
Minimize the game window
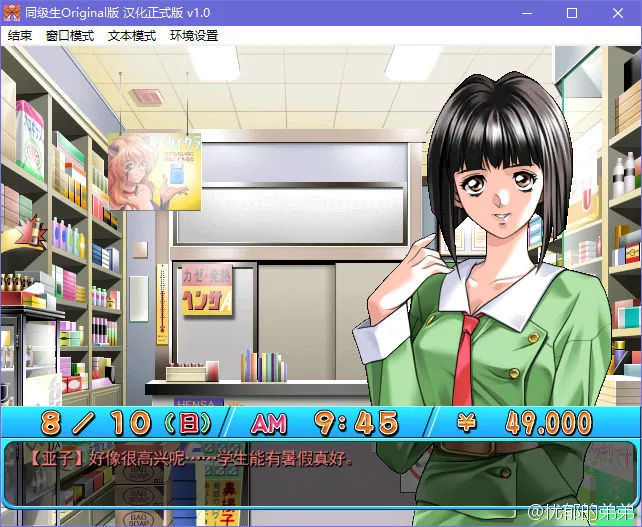[525, 13]
